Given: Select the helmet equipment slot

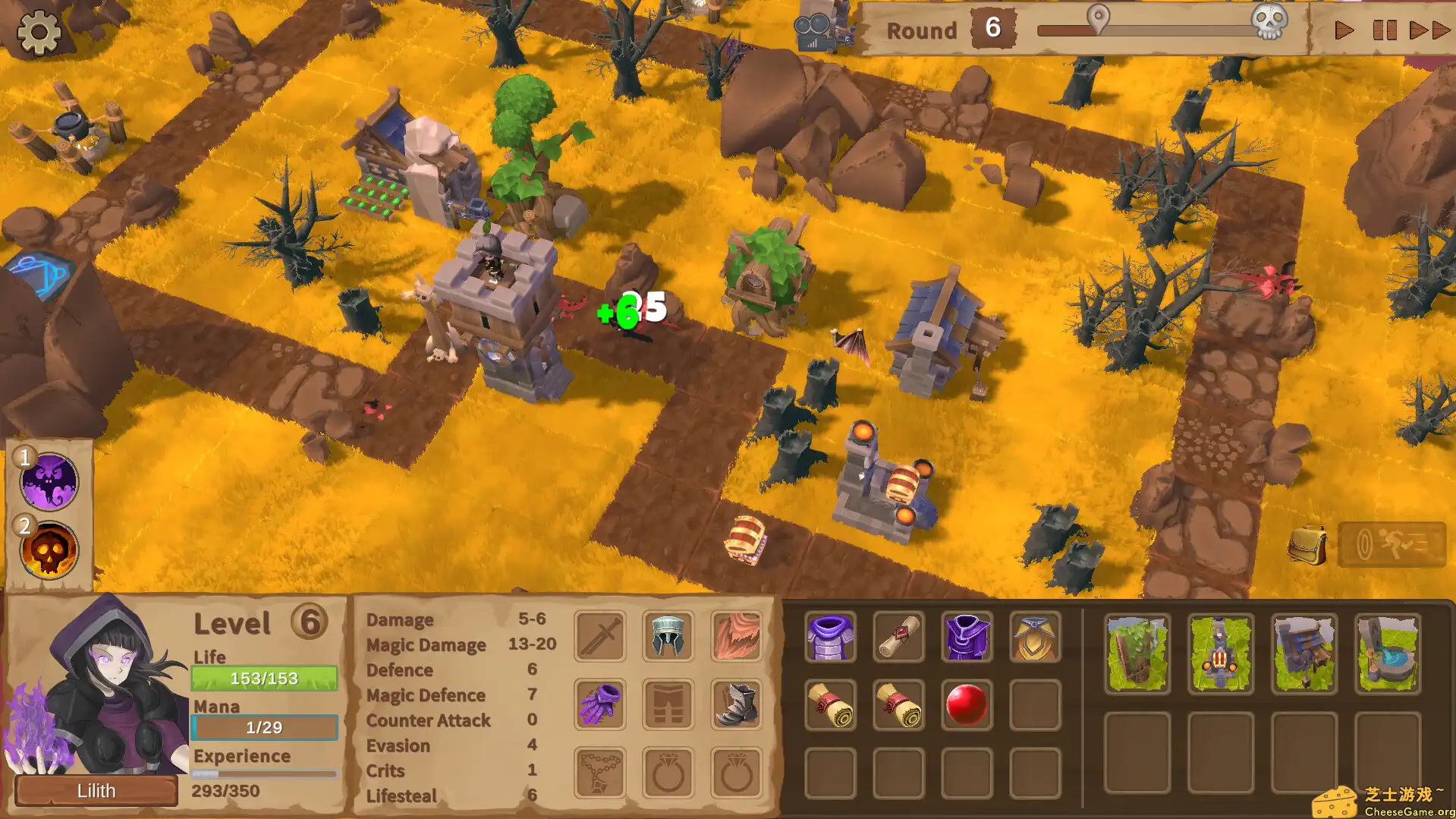Looking at the screenshot, I should coord(668,637).
